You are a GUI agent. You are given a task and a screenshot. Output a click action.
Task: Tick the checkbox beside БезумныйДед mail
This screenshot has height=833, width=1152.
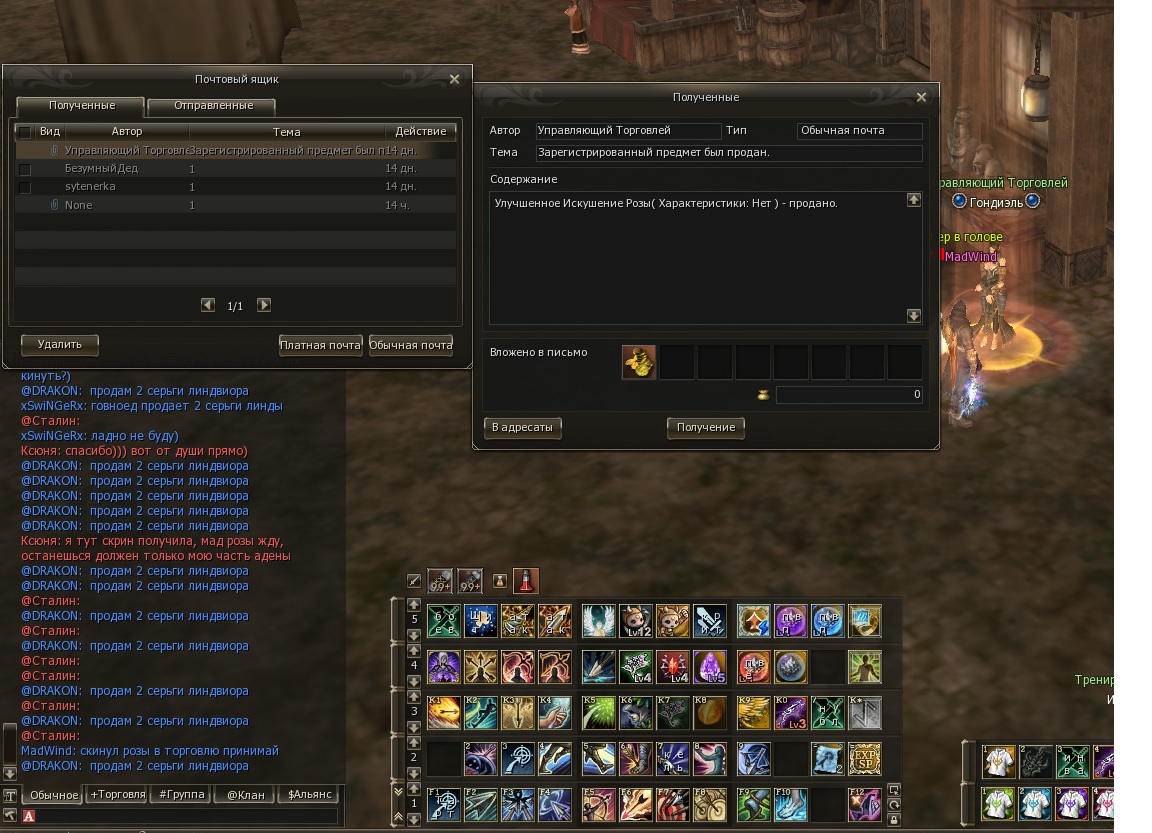click(x=25, y=169)
